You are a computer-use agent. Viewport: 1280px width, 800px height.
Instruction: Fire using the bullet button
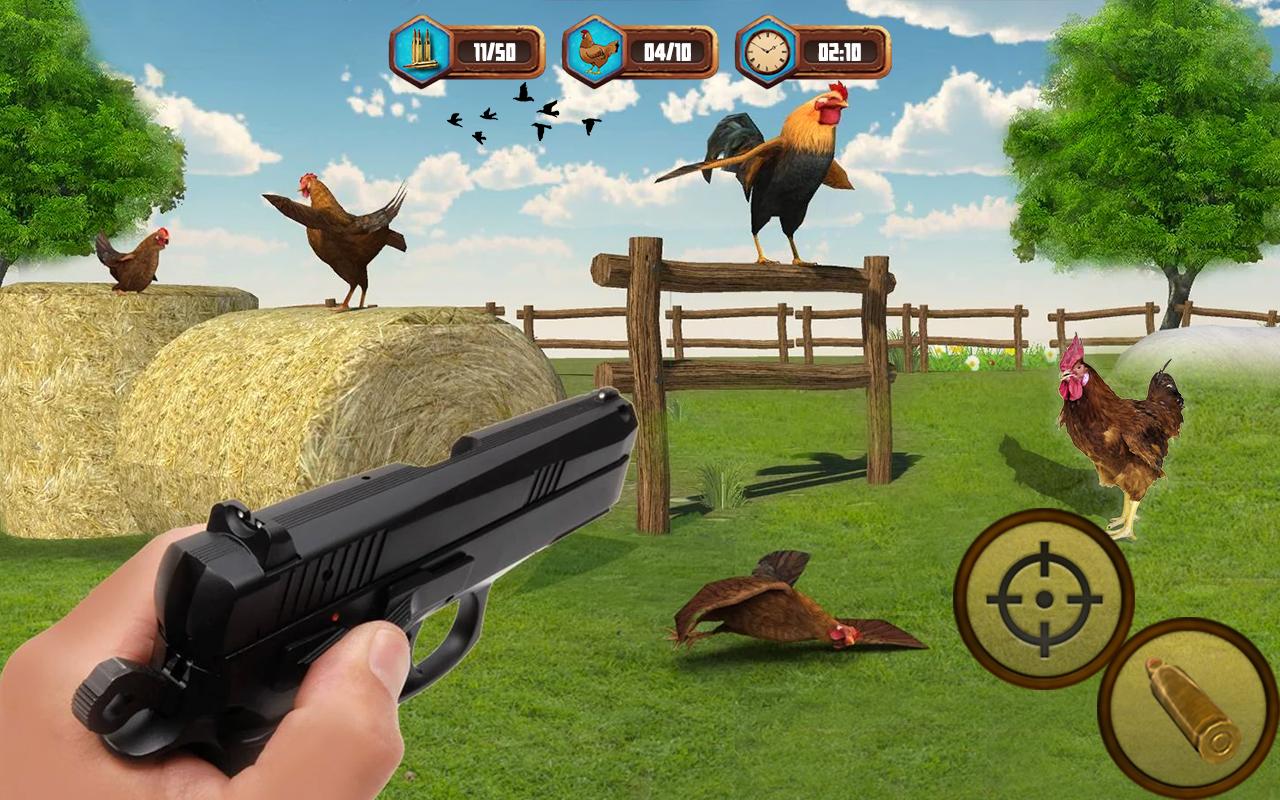1190,706
